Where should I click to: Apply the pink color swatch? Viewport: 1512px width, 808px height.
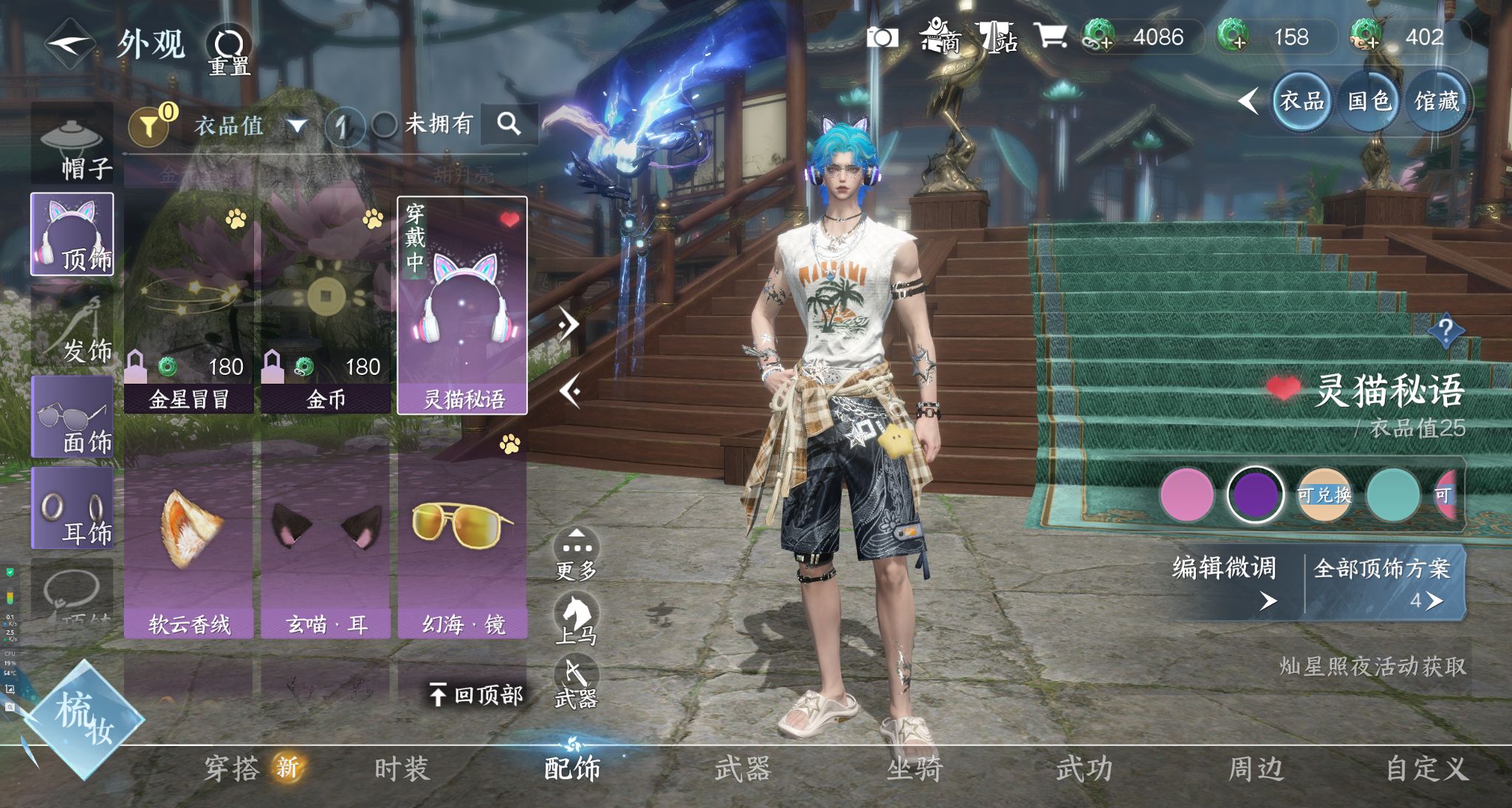(1186, 495)
